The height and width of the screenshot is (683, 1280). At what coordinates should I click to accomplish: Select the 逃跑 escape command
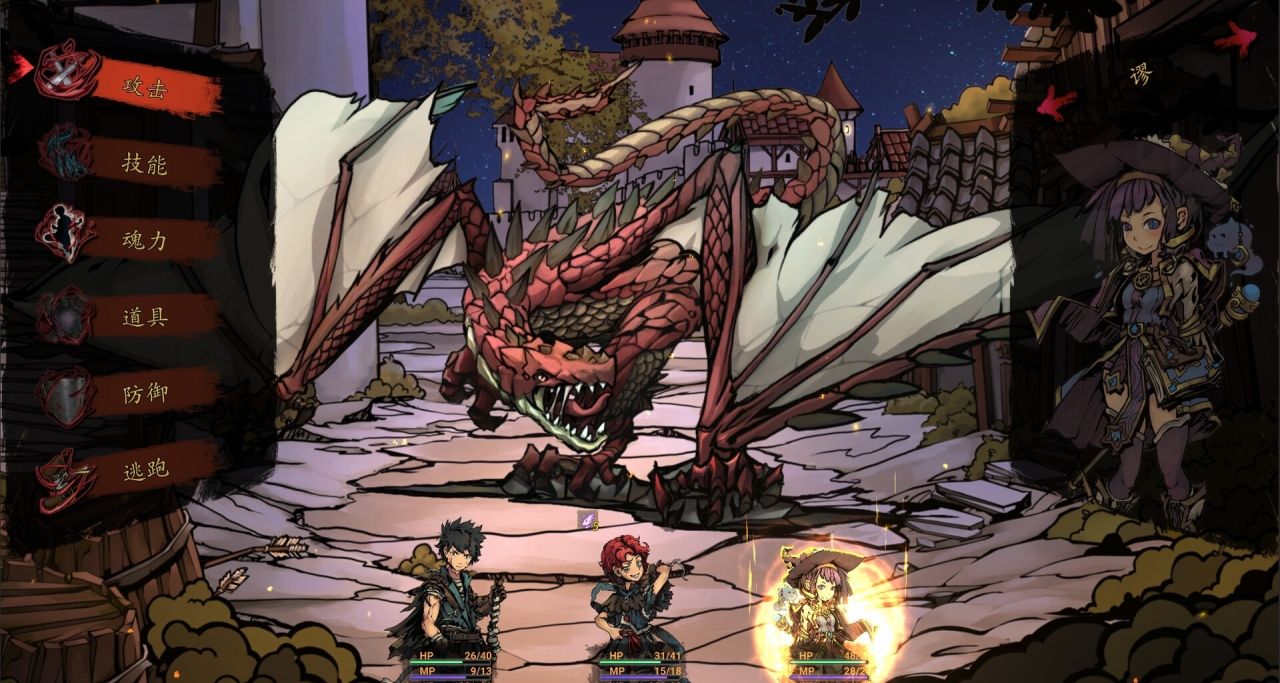tap(145, 468)
